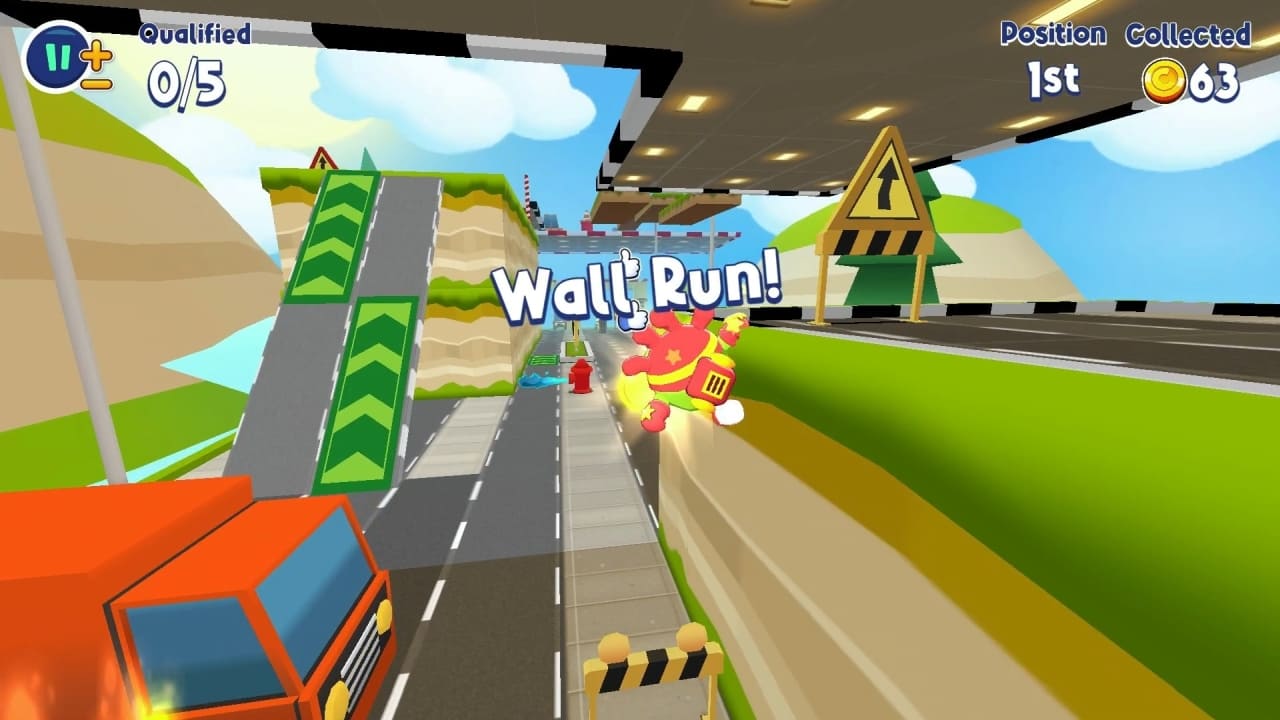This screenshot has width=1280, height=720.
Task: Click the pause icon in the top-left corner
Action: click(56, 56)
